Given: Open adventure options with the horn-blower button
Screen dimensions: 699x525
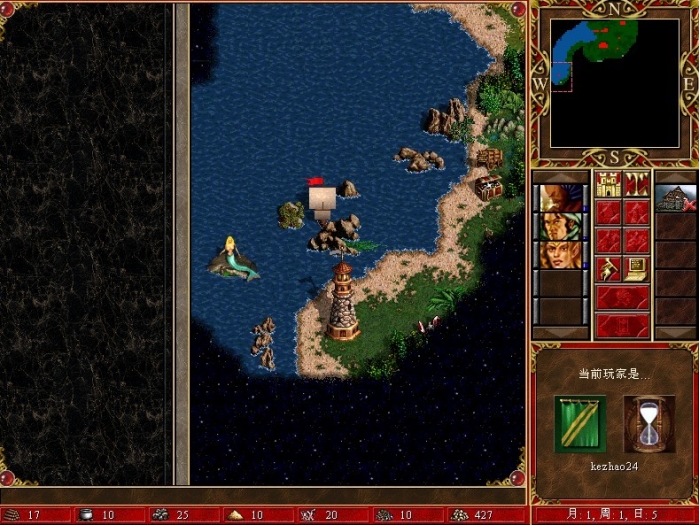Looking at the screenshot, I should coord(608,268).
